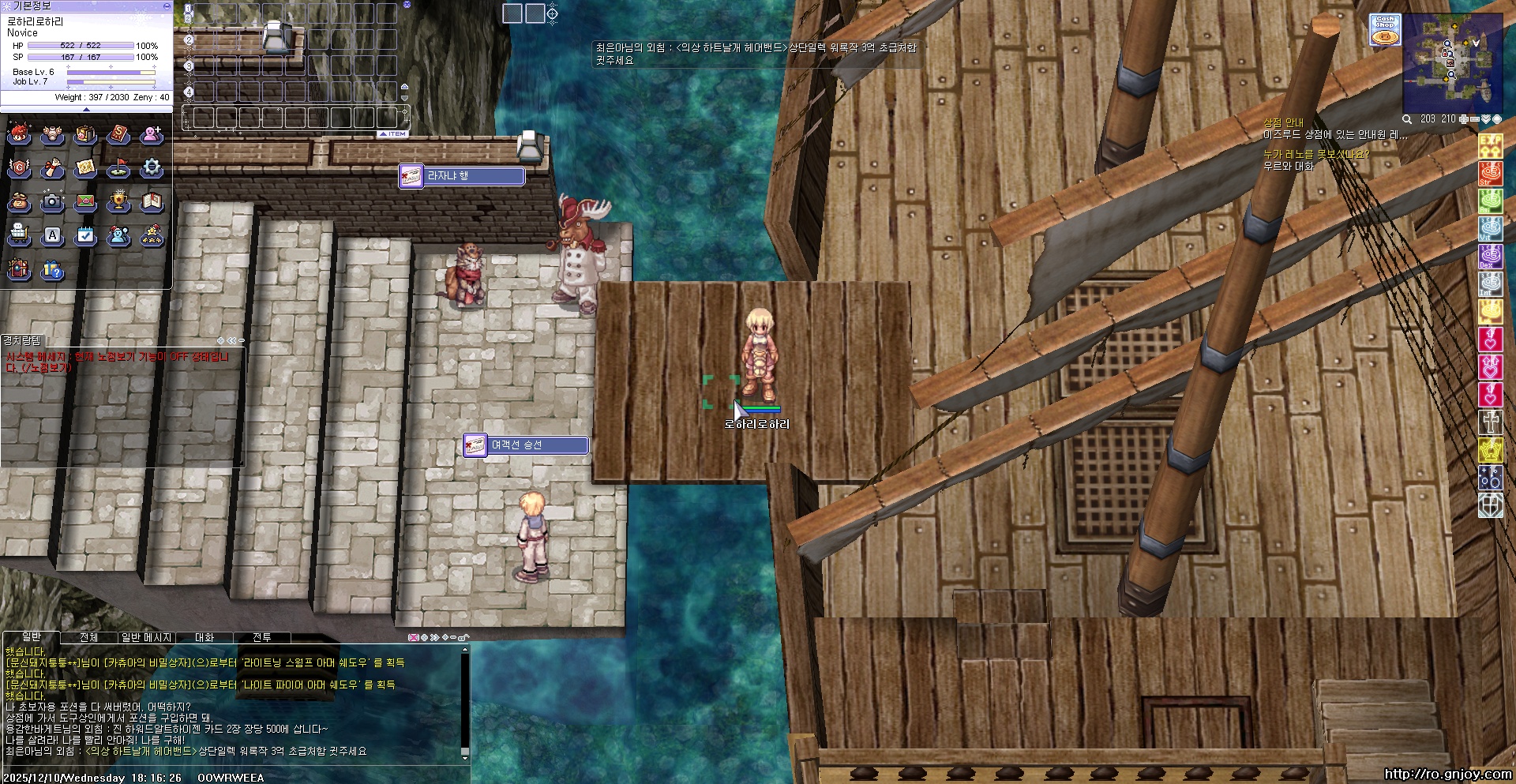This screenshot has height=784, width=1516.
Task: Activate the EXP boost buff icon
Action: click(1490, 144)
